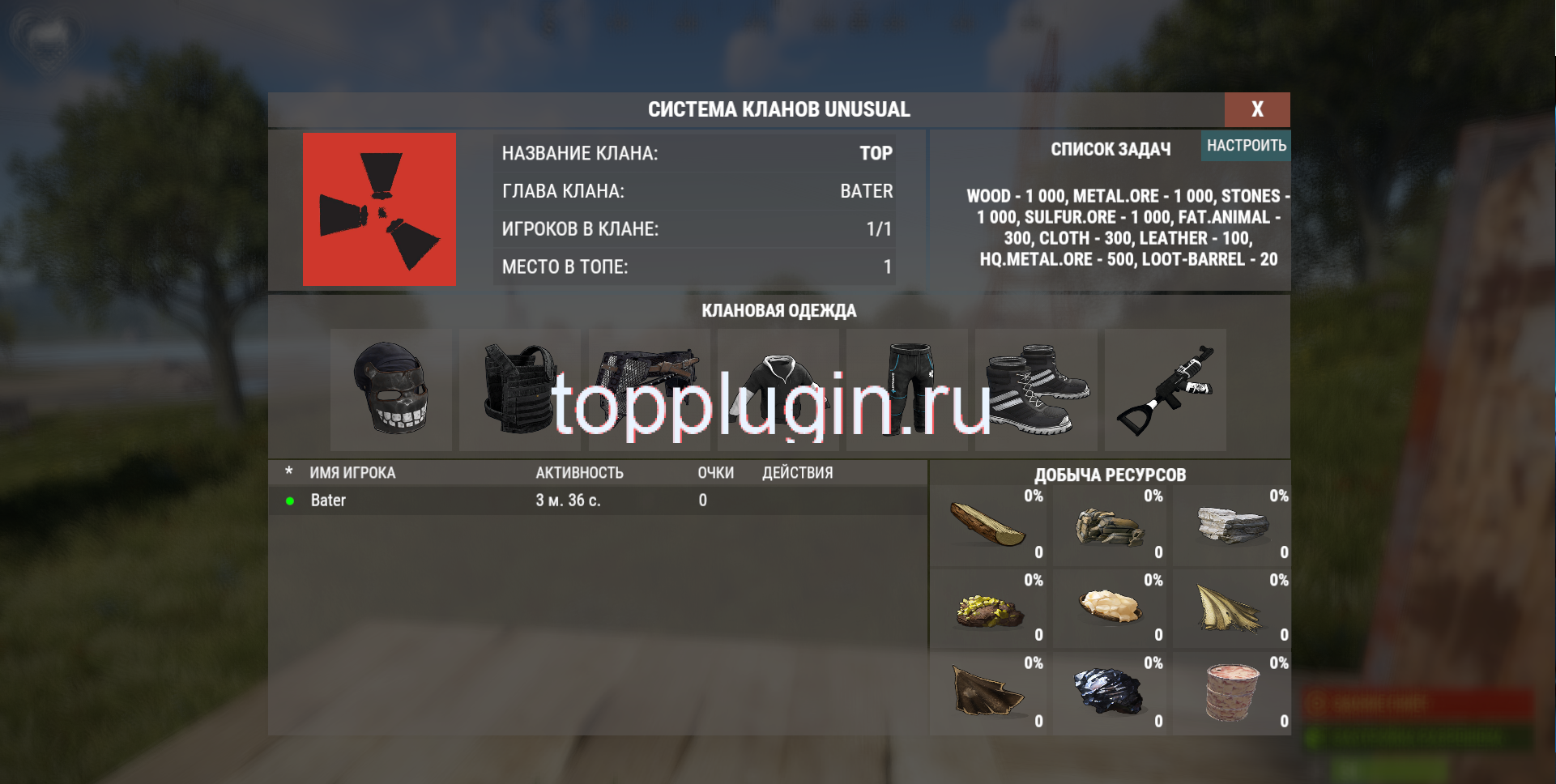Select the pants clothing slot
Viewport: 1556px width, 784px height.
907,390
